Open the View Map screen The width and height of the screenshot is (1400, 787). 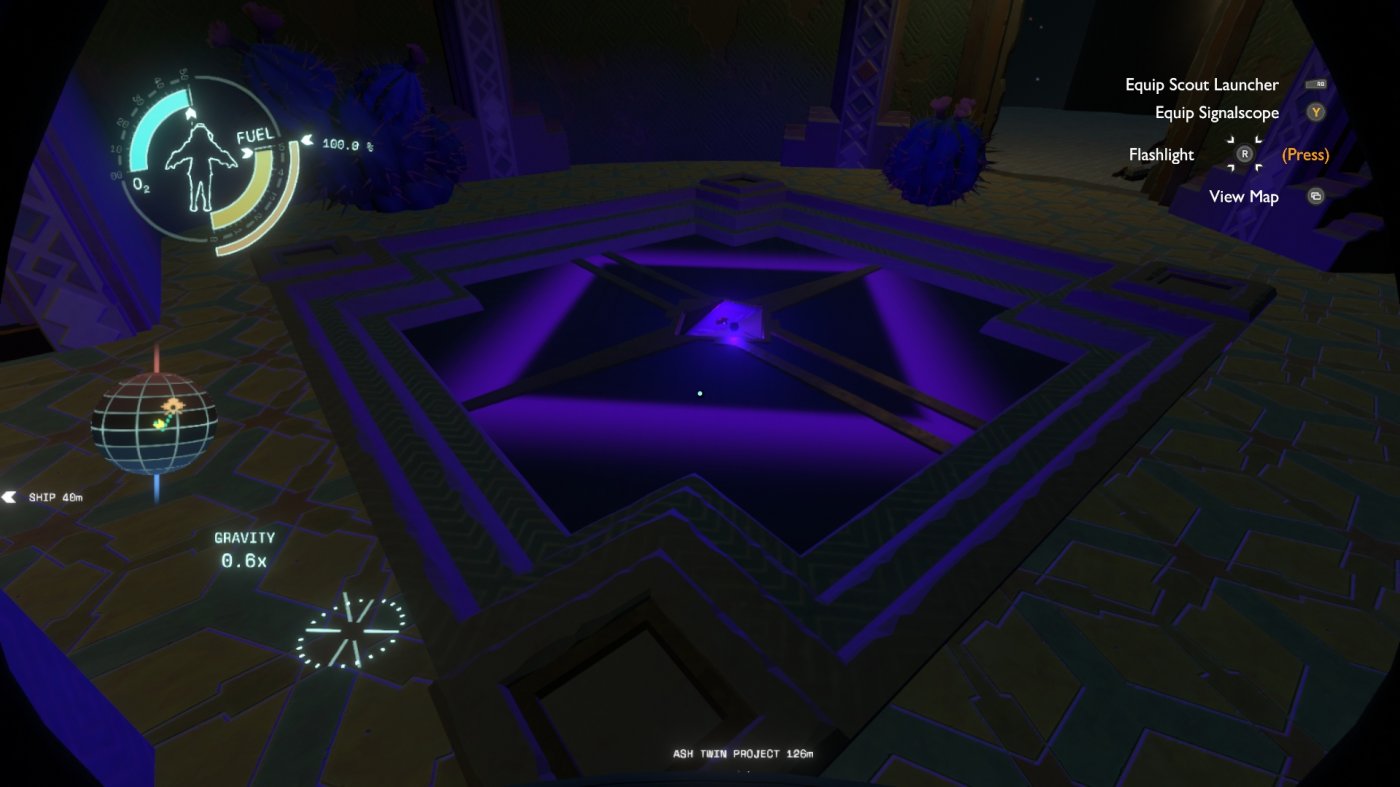click(1243, 196)
